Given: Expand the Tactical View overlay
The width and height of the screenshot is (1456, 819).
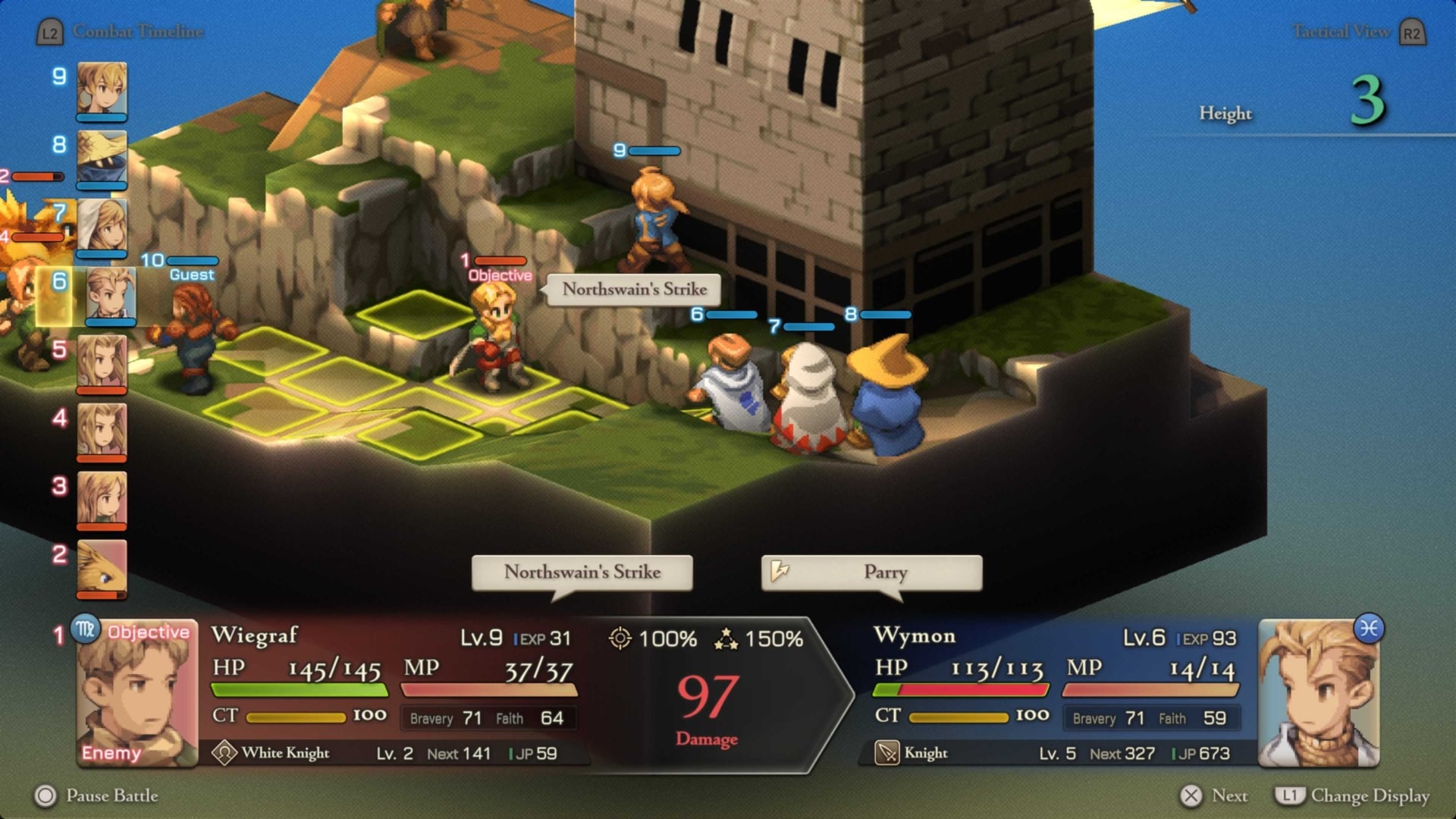Looking at the screenshot, I should click(x=1342, y=32).
